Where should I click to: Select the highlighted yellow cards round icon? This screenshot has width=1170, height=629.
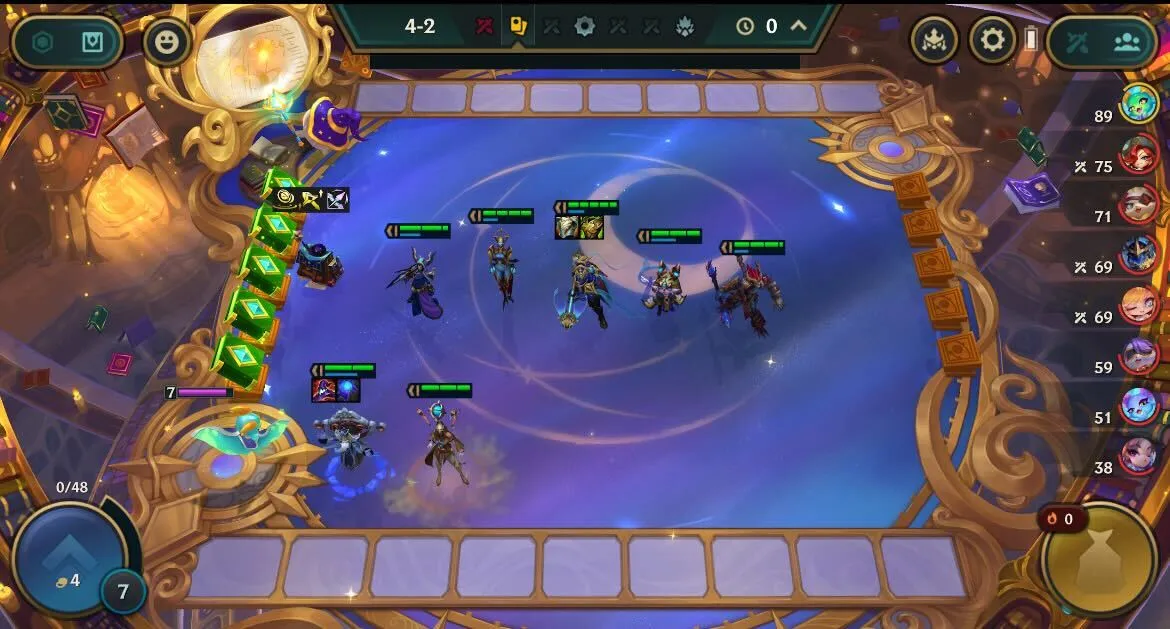coord(518,26)
